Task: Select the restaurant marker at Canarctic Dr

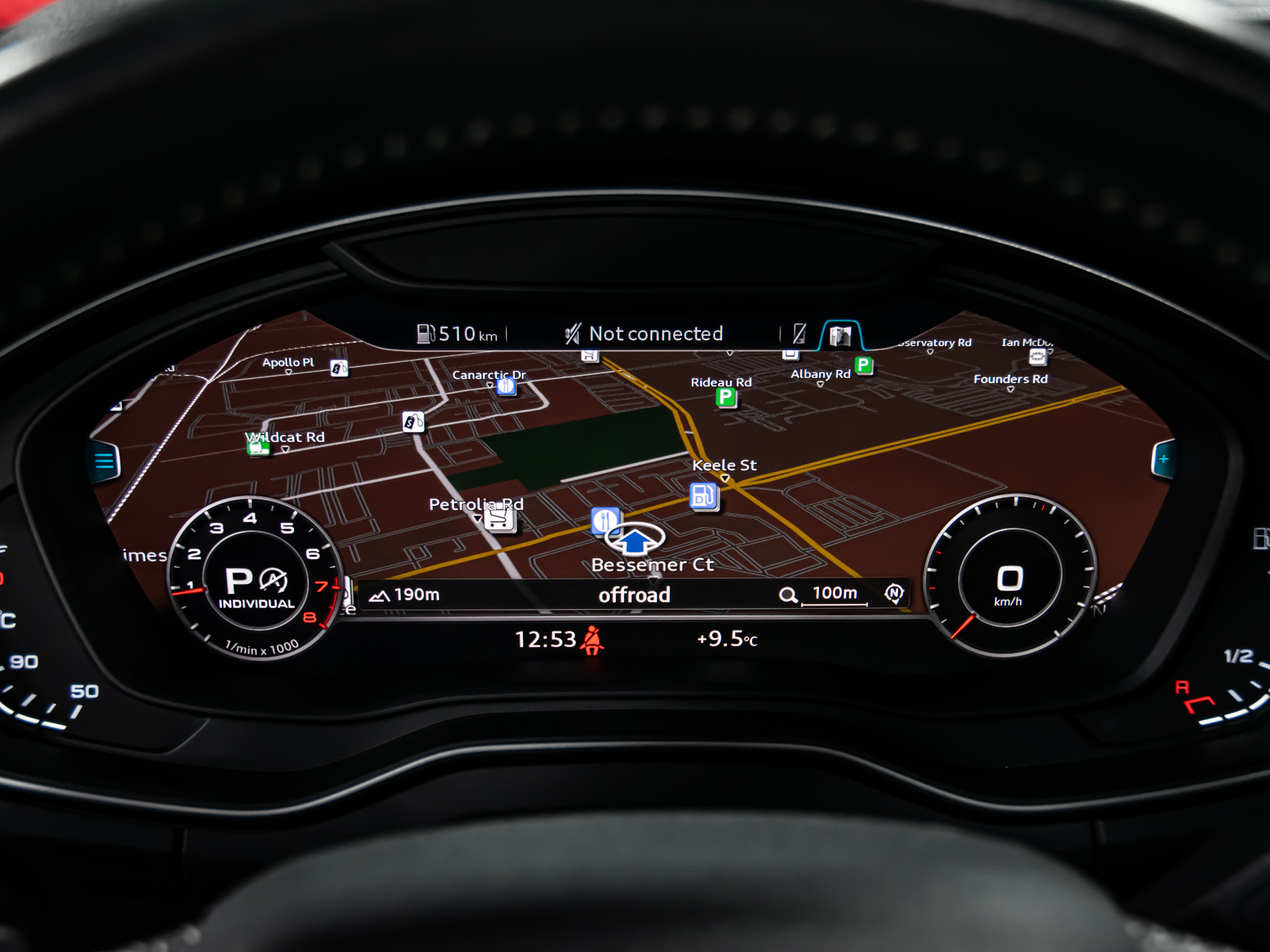Action: [x=507, y=387]
